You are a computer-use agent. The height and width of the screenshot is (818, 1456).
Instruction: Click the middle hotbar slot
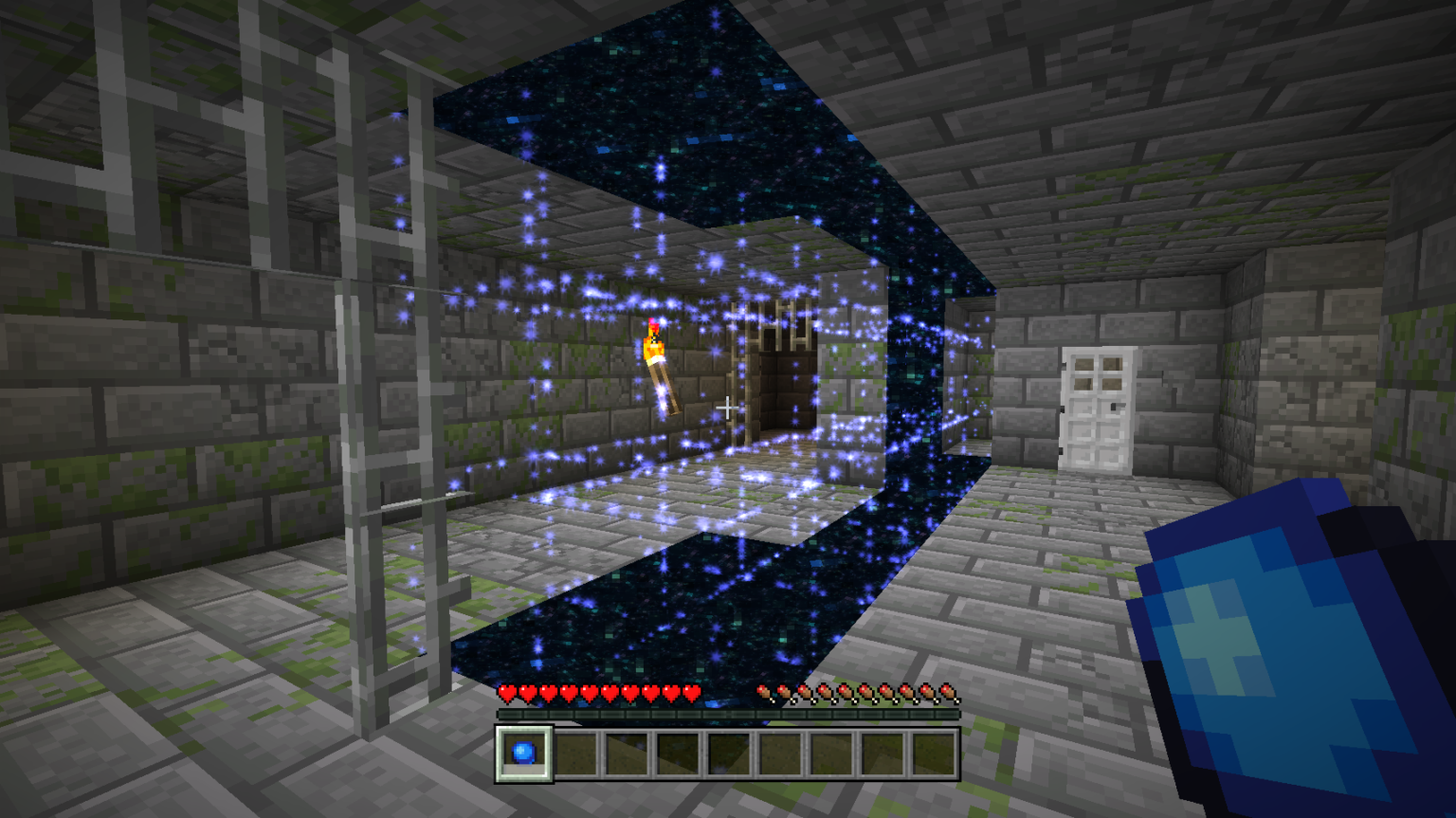tap(730, 754)
